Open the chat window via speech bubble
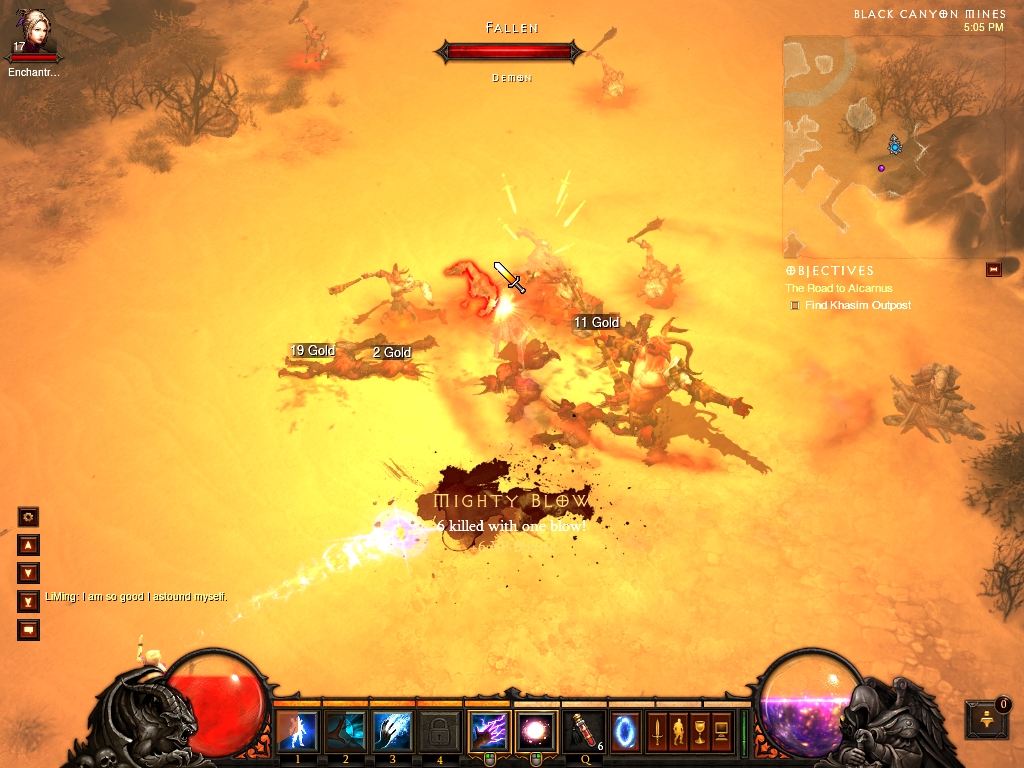1024x768 pixels. 29,630
